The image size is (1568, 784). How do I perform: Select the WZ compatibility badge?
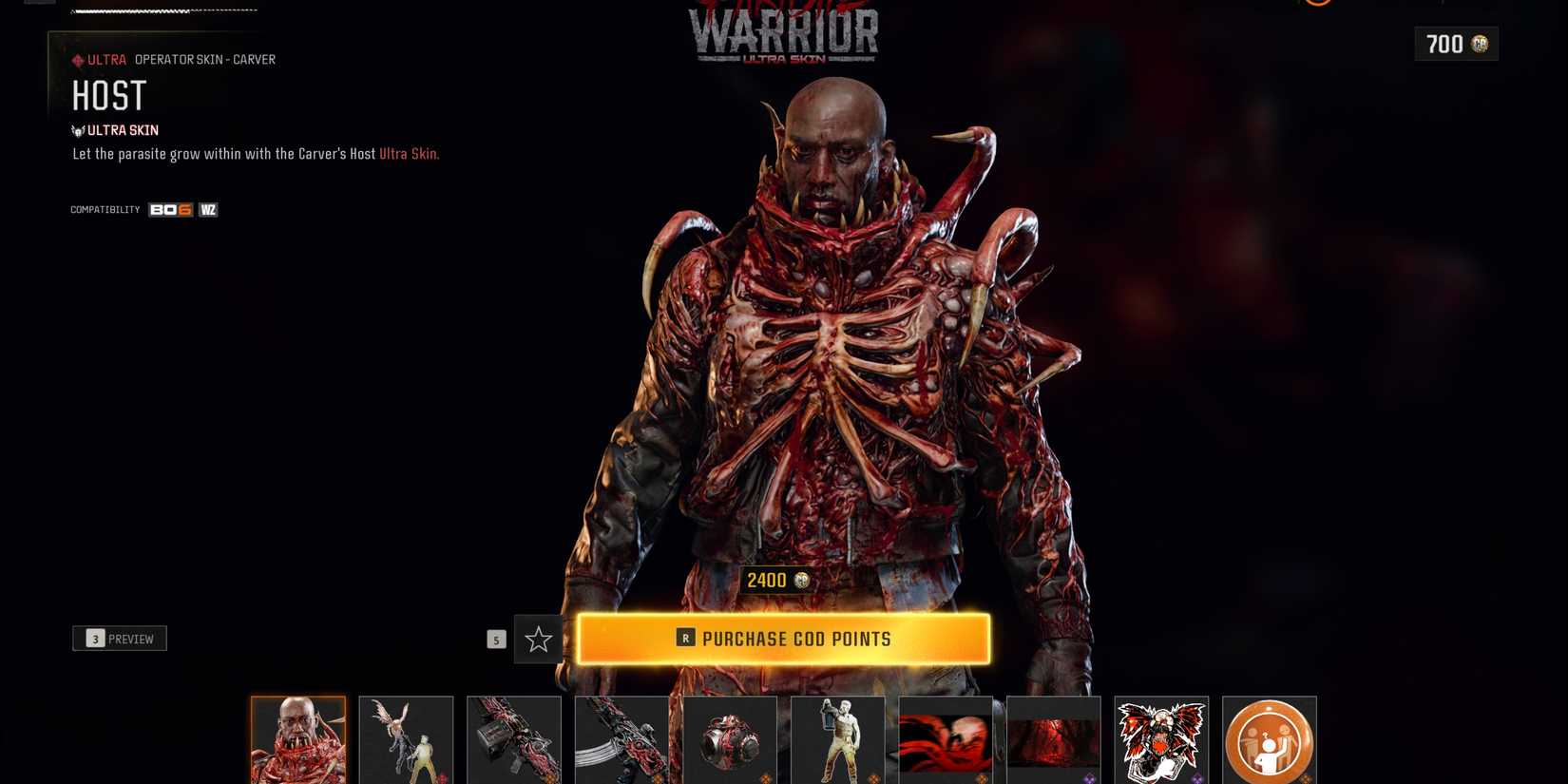pos(208,209)
